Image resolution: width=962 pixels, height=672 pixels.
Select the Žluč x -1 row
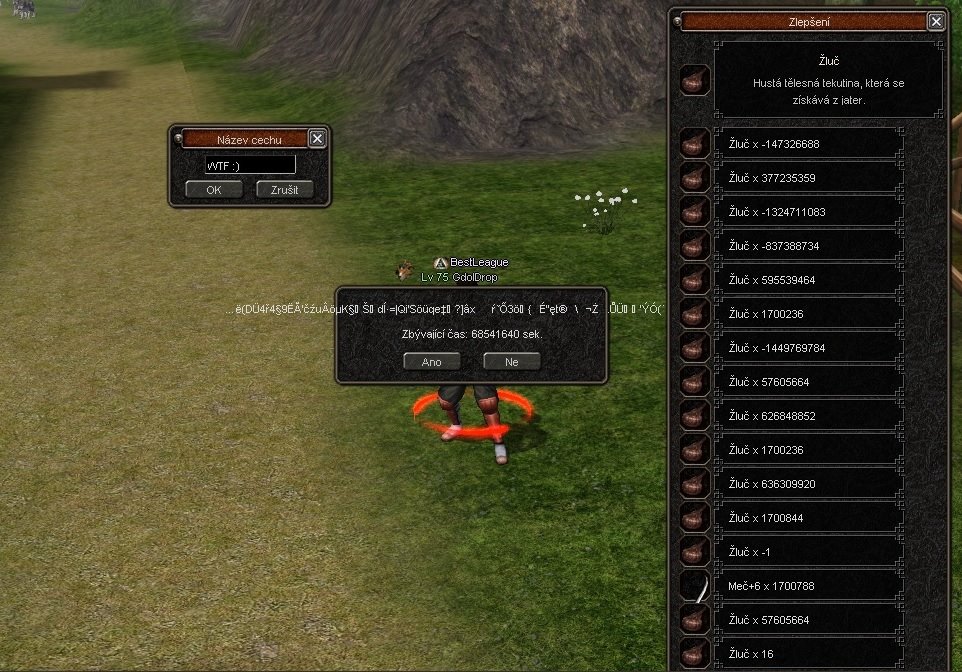point(809,552)
